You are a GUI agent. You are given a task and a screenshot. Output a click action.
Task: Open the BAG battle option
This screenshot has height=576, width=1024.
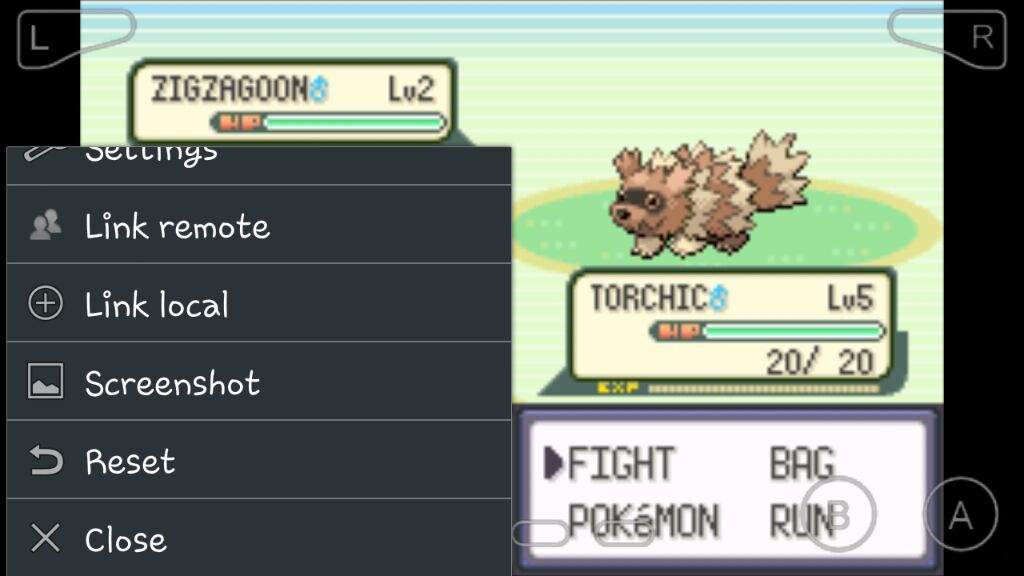(x=800, y=463)
